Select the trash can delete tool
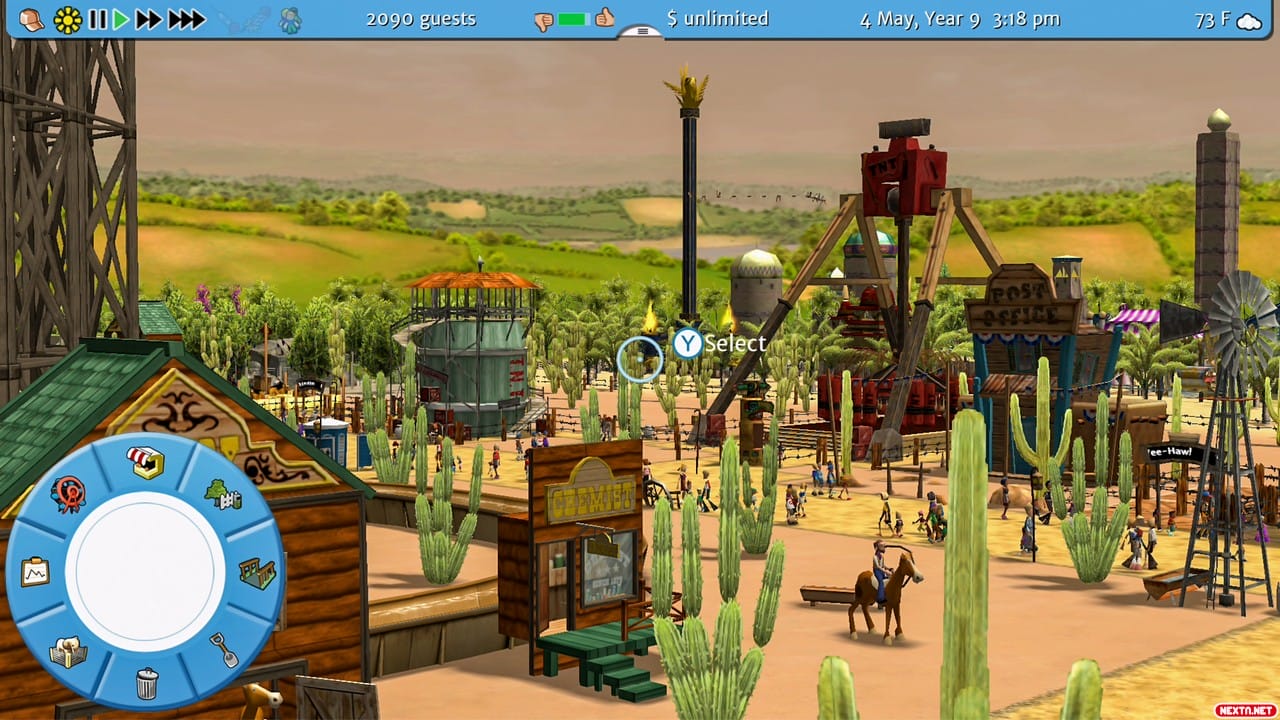Viewport: 1280px width, 720px height. pos(145,682)
